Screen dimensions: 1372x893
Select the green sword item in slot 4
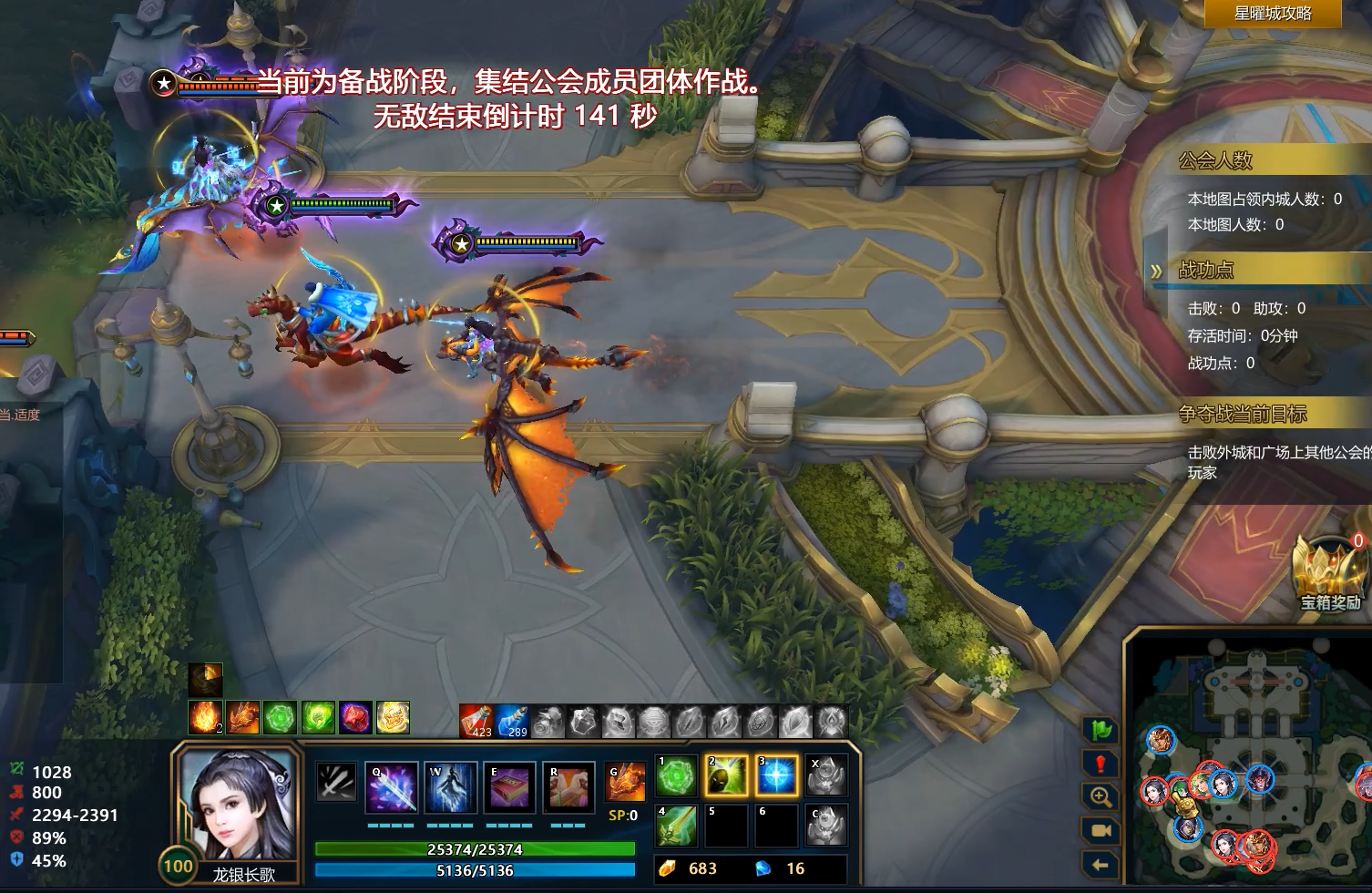tap(677, 826)
